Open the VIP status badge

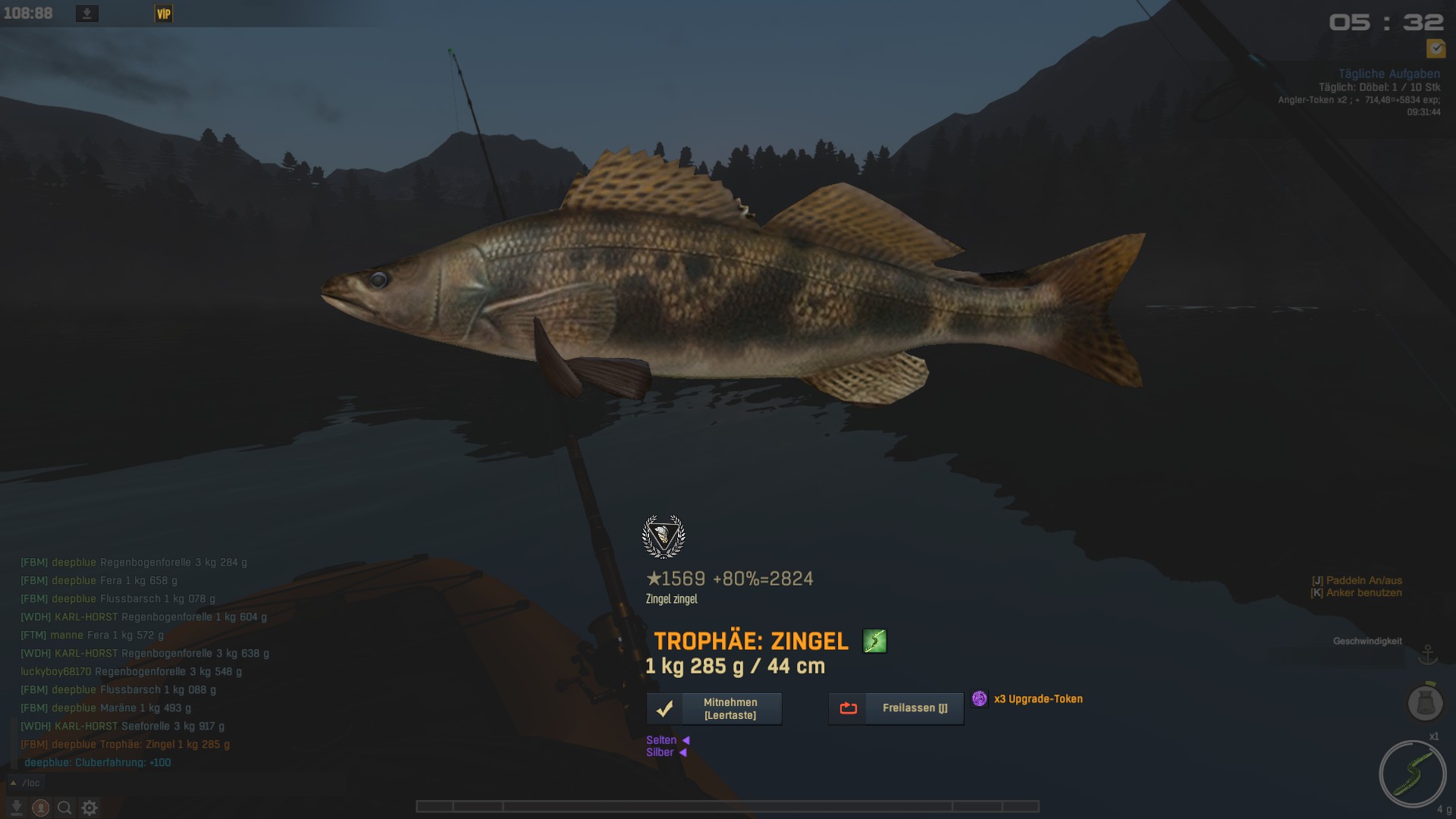click(164, 14)
